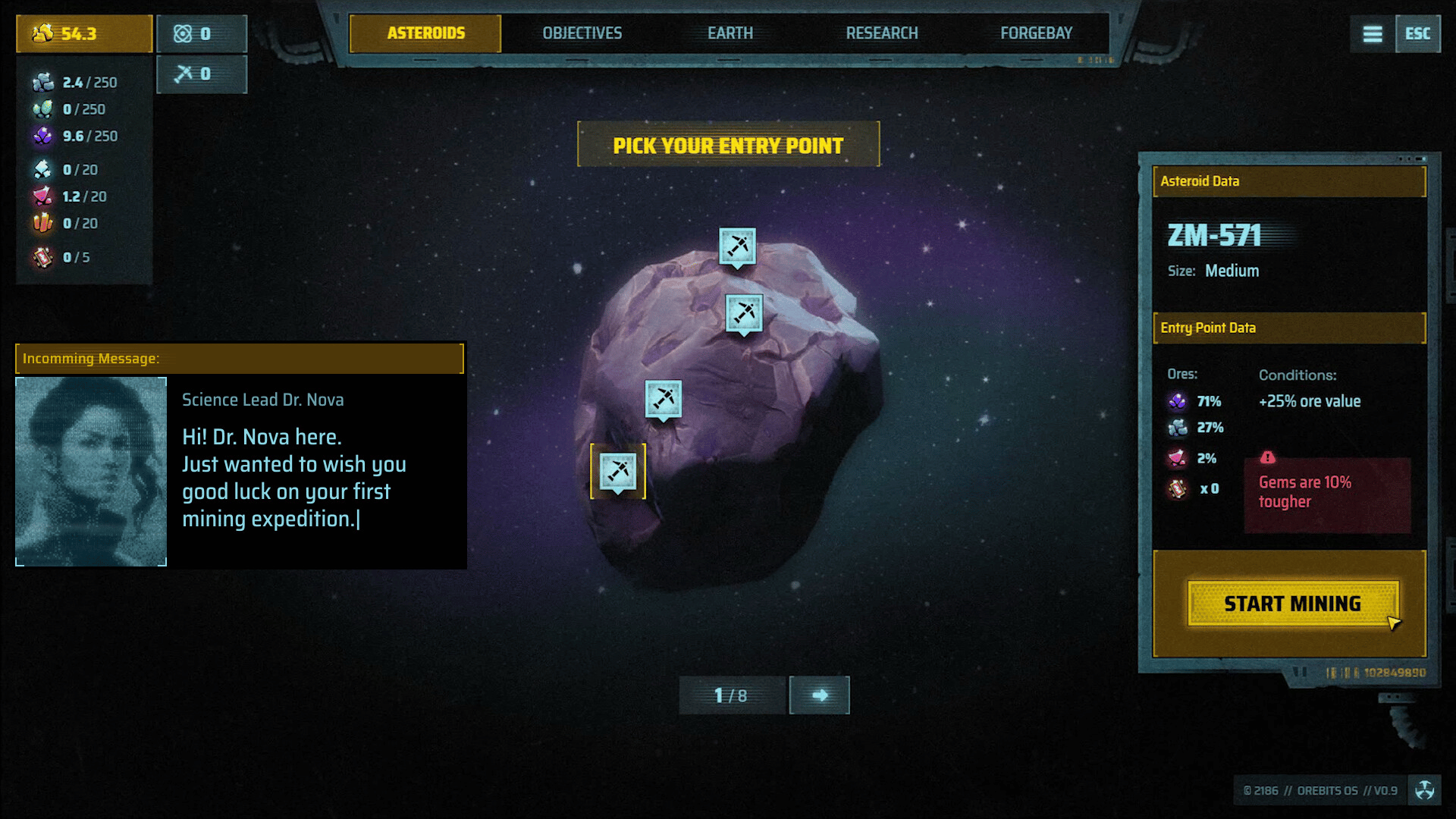Select Dr. Nova's portrait in the message
The image size is (1456, 819).
(x=91, y=471)
